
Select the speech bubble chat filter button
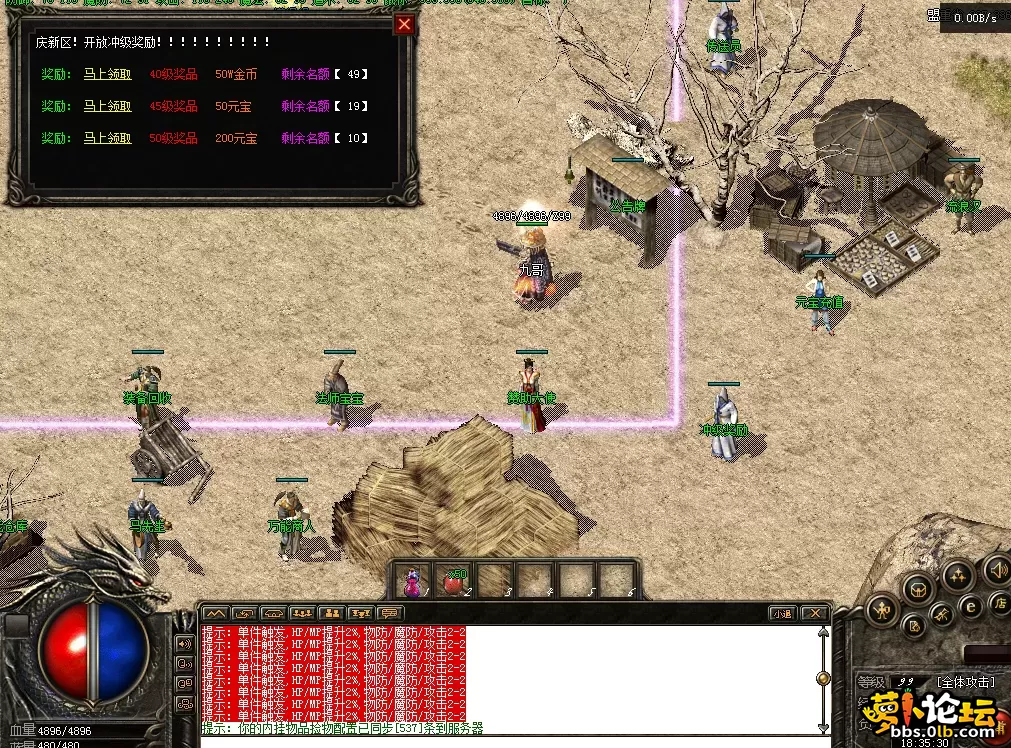390,613
